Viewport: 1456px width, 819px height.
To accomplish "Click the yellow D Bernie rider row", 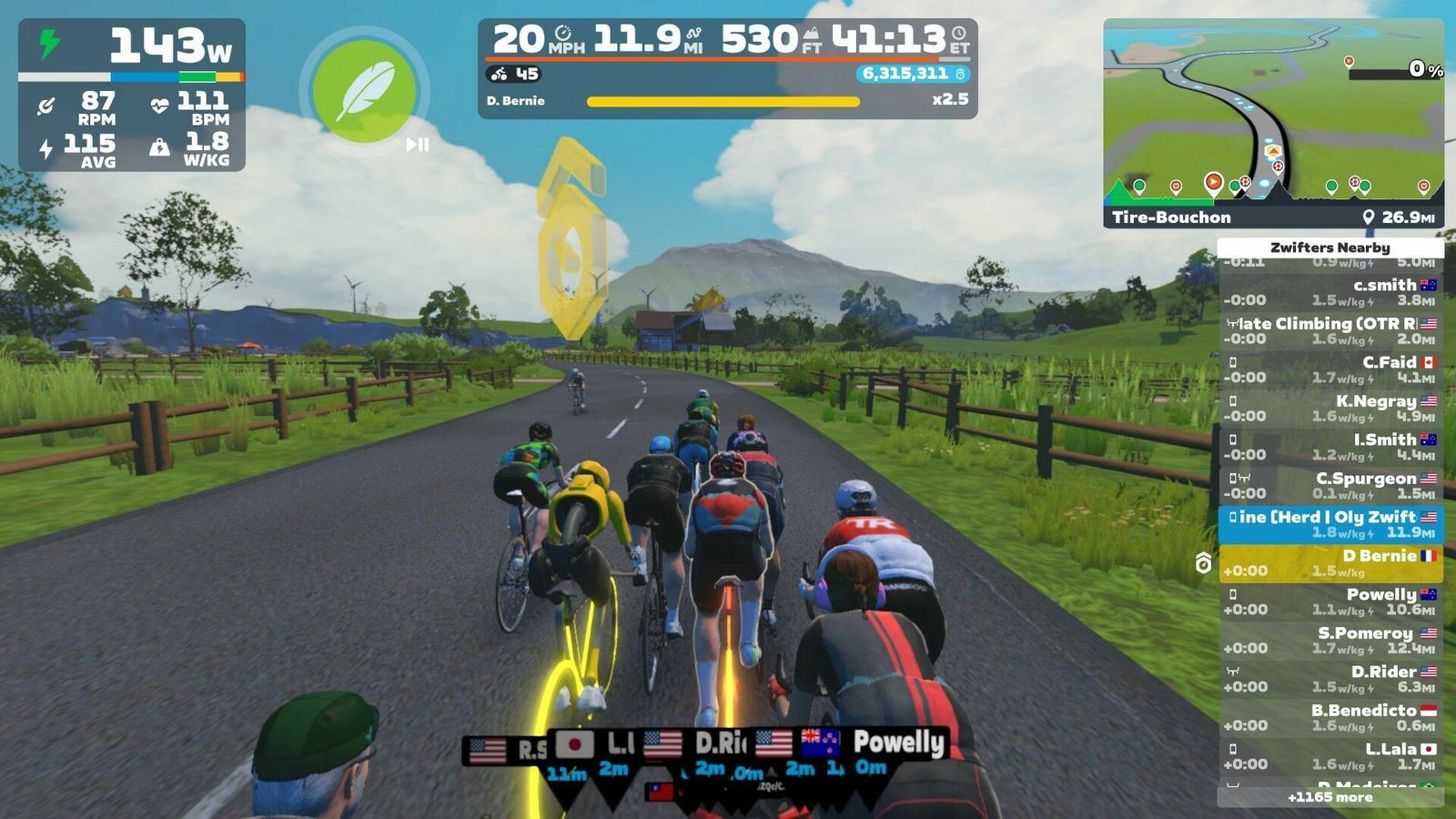I will pyautogui.click(x=1330, y=563).
